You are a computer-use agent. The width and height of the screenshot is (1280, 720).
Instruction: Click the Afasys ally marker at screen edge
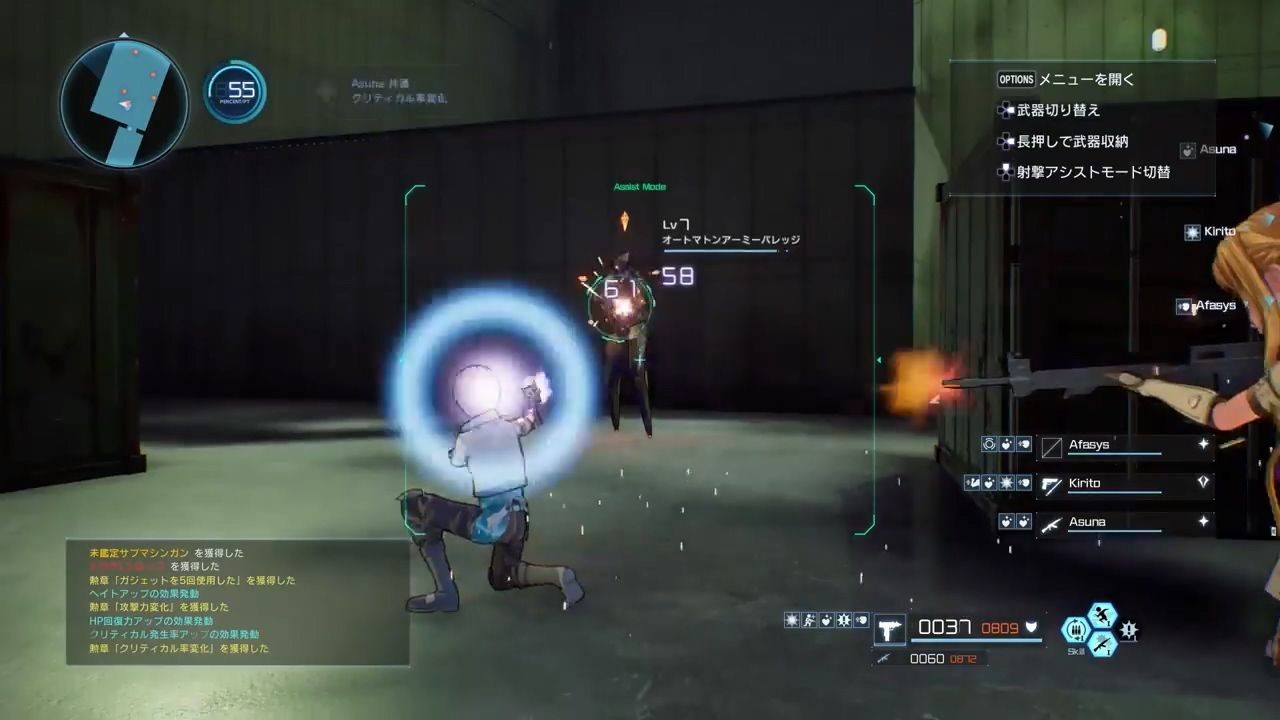(x=1208, y=306)
